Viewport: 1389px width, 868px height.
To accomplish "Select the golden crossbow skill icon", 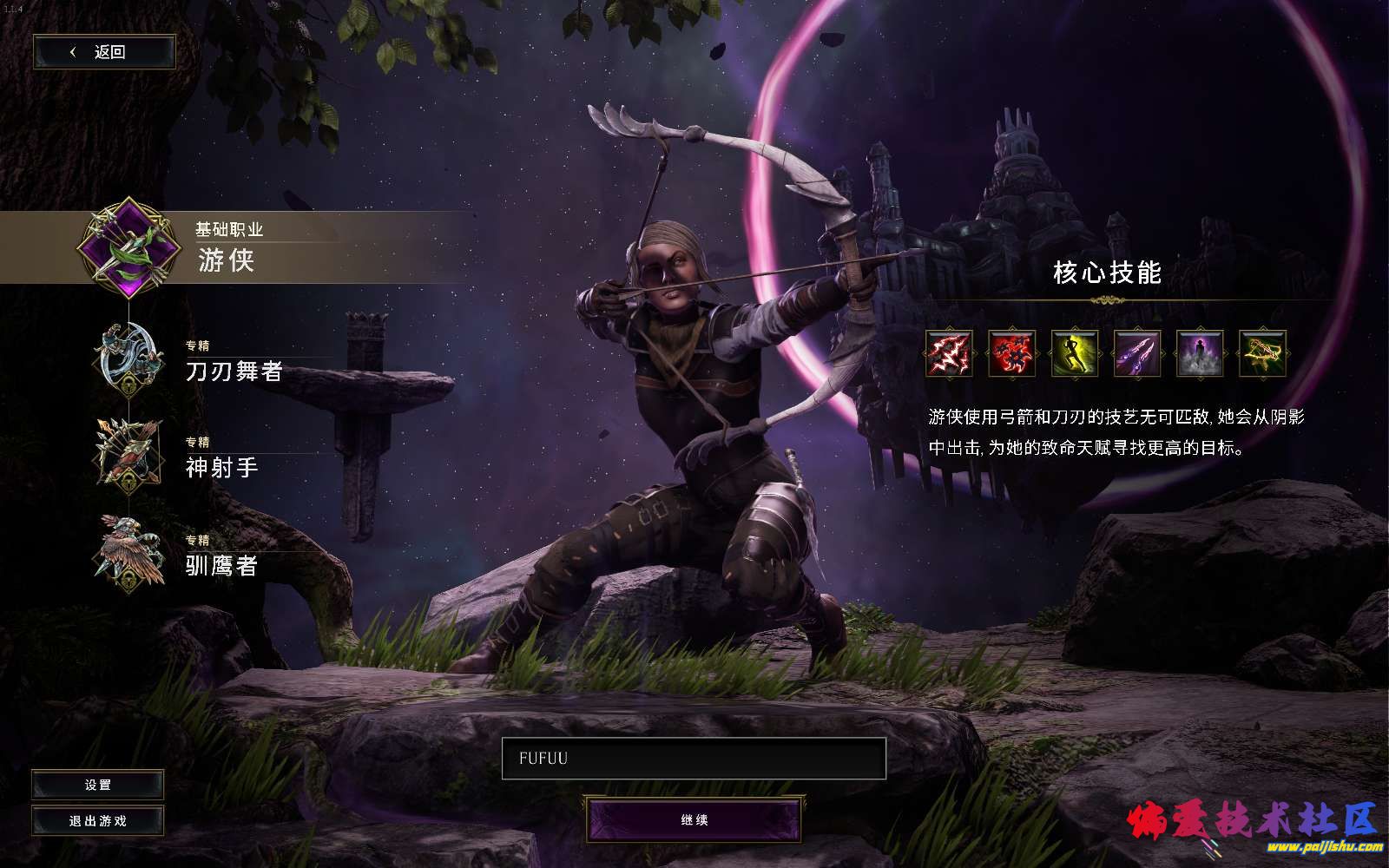I will [1262, 353].
